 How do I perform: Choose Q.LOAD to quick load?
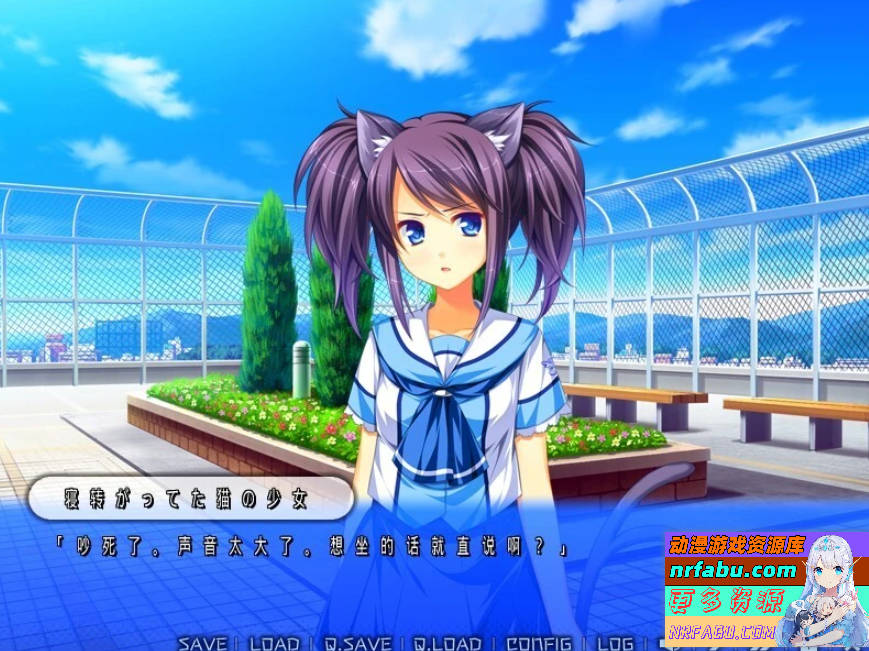[448, 643]
